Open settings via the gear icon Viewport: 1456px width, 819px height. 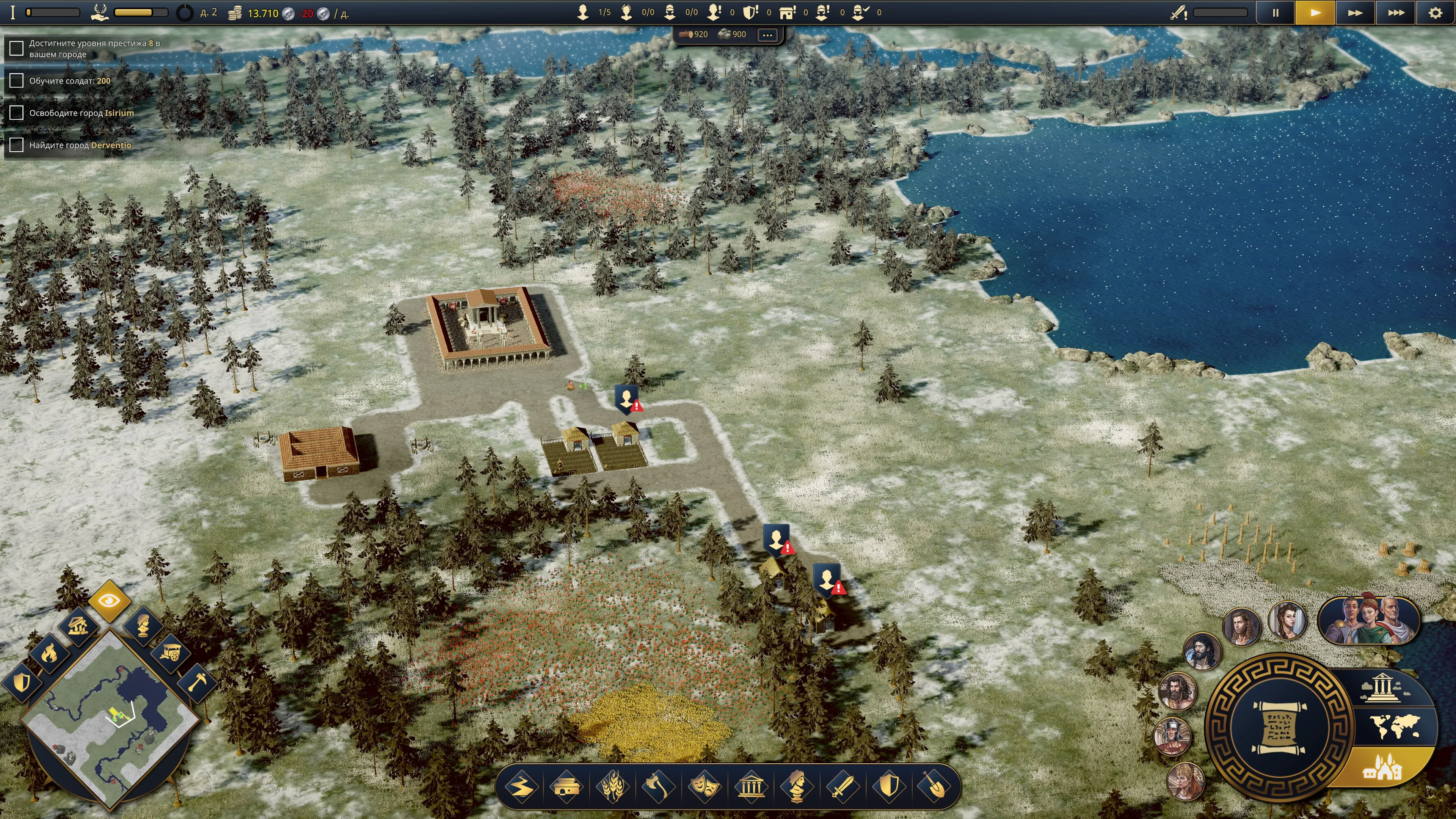point(1435,13)
